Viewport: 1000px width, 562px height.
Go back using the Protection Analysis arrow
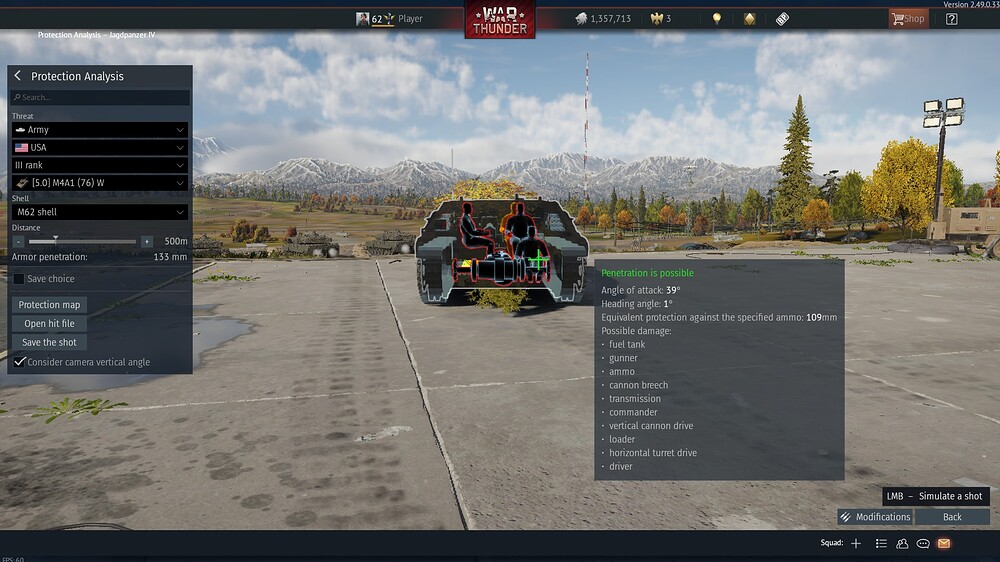[x=18, y=76]
